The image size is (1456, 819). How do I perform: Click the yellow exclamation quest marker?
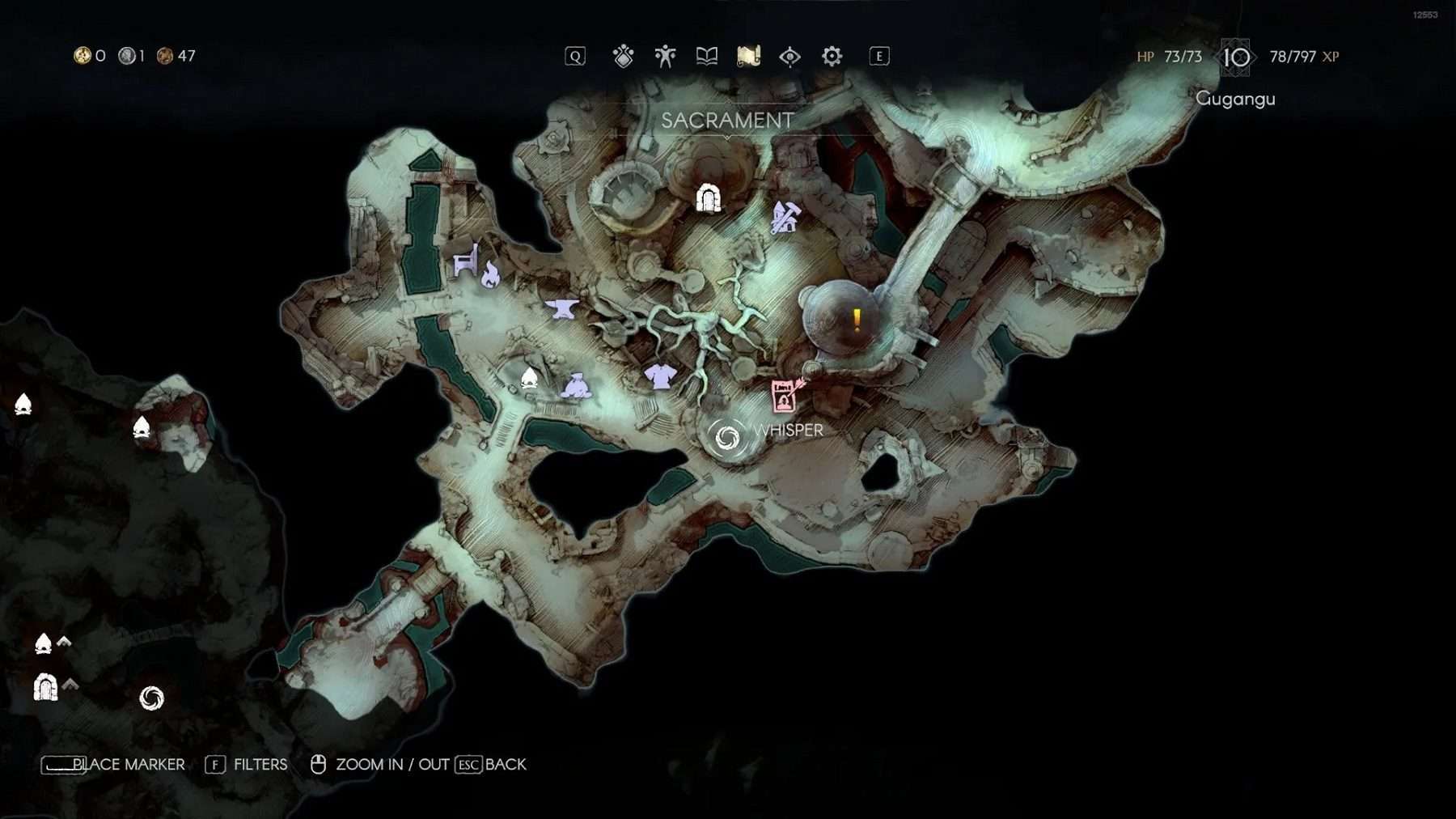(x=857, y=320)
